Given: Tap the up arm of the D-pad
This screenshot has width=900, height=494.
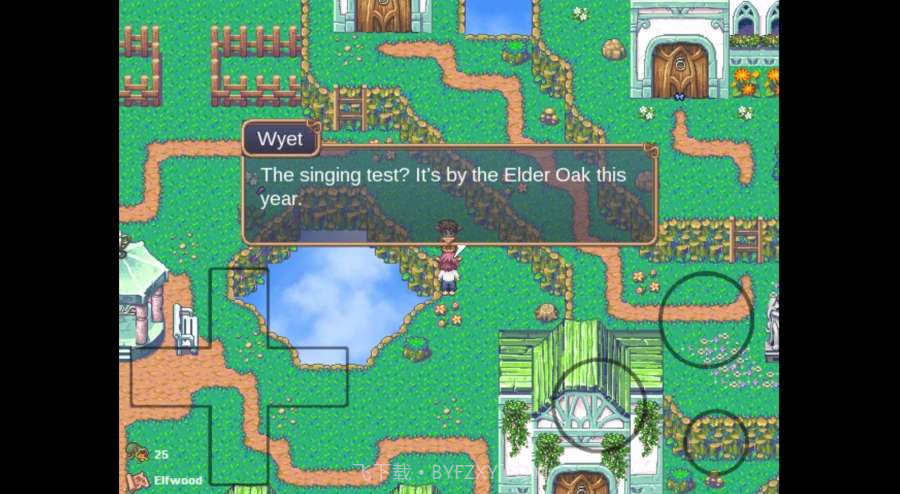Looking at the screenshot, I should coord(239,307).
